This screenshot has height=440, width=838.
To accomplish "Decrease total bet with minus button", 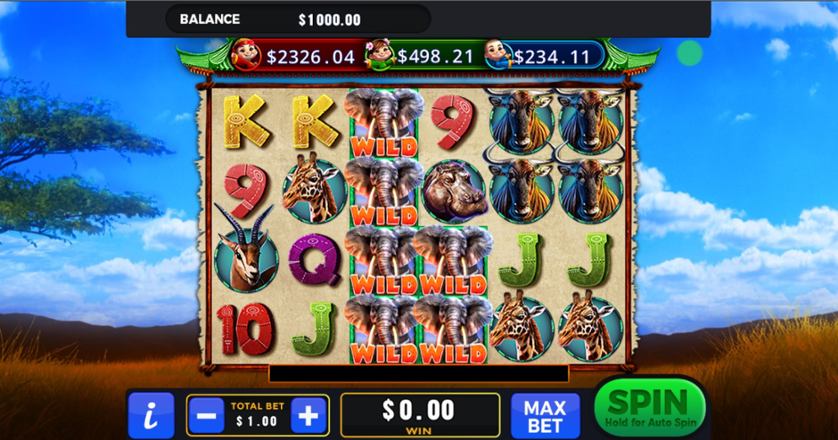I will click(x=206, y=415).
